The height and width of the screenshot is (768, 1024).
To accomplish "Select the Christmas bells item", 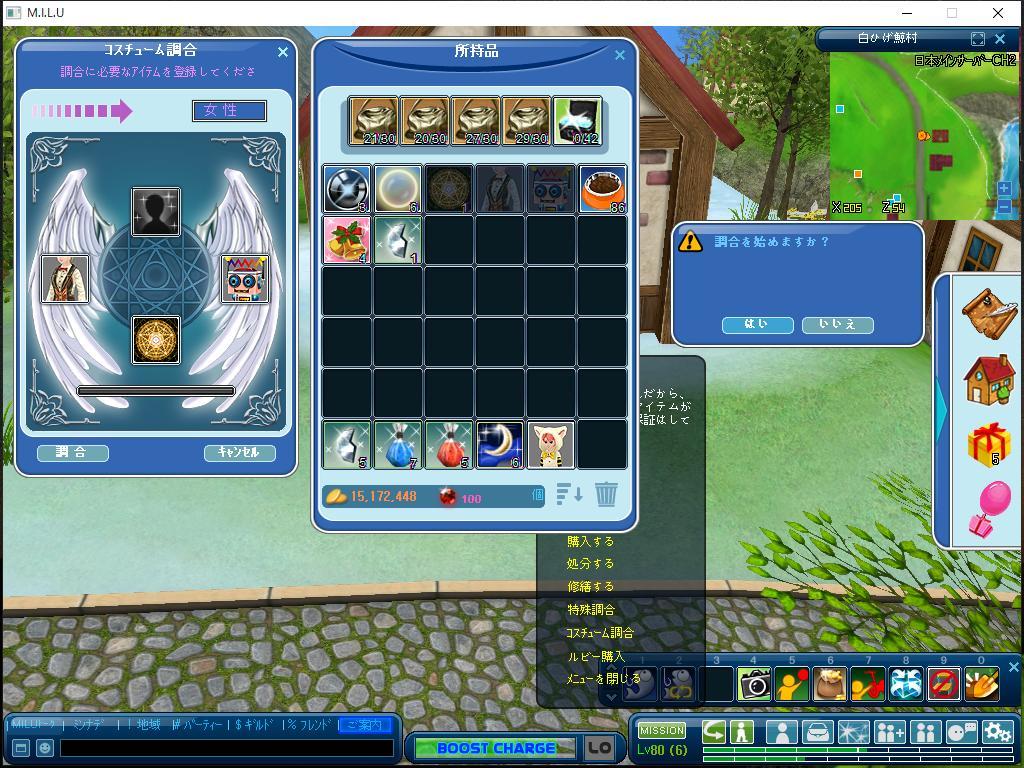I will [347, 240].
